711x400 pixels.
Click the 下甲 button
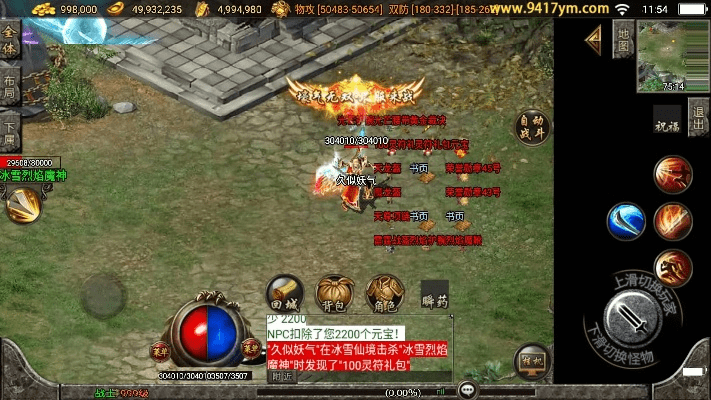tap(10, 128)
